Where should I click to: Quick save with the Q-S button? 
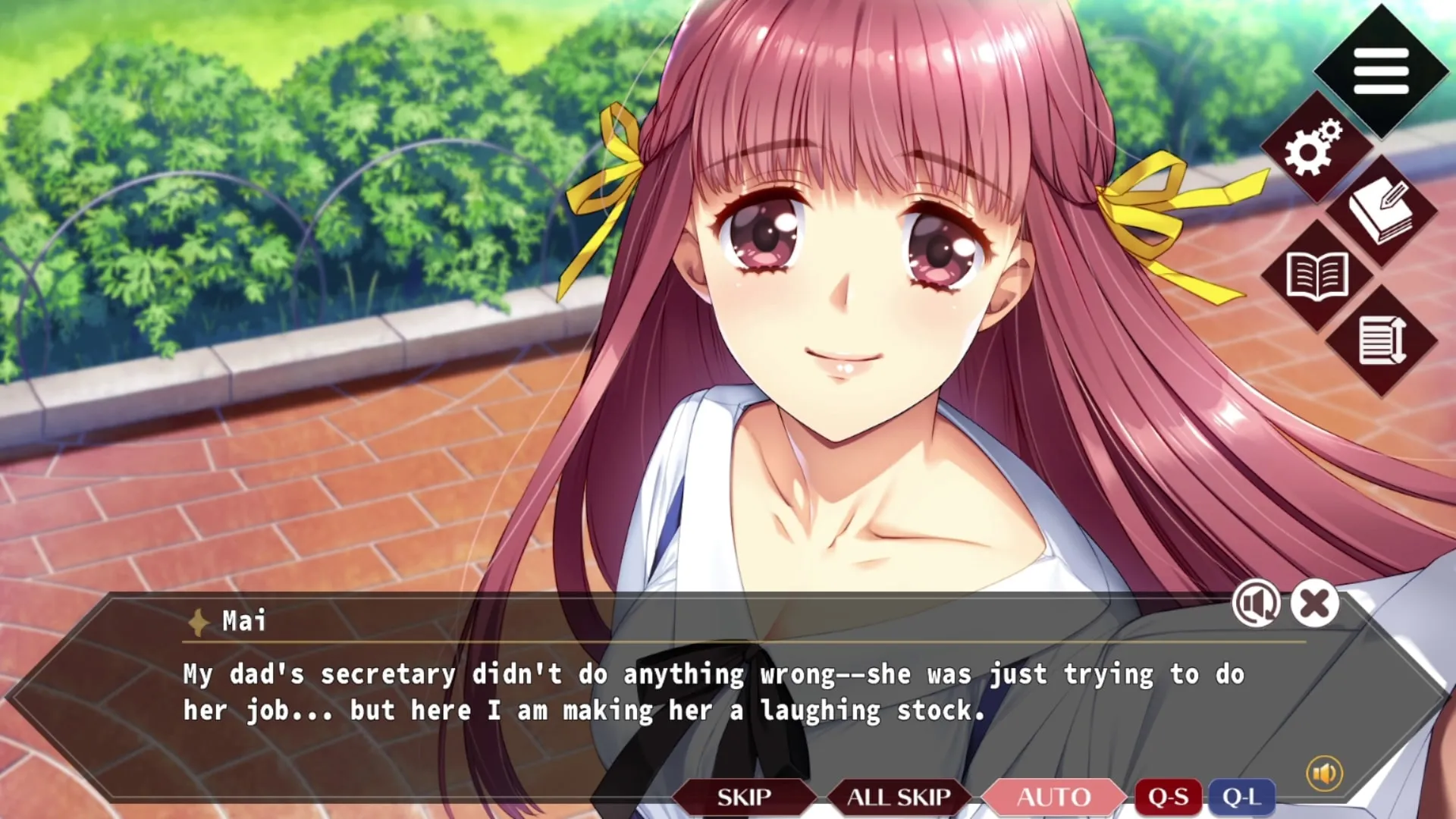pos(1168,797)
